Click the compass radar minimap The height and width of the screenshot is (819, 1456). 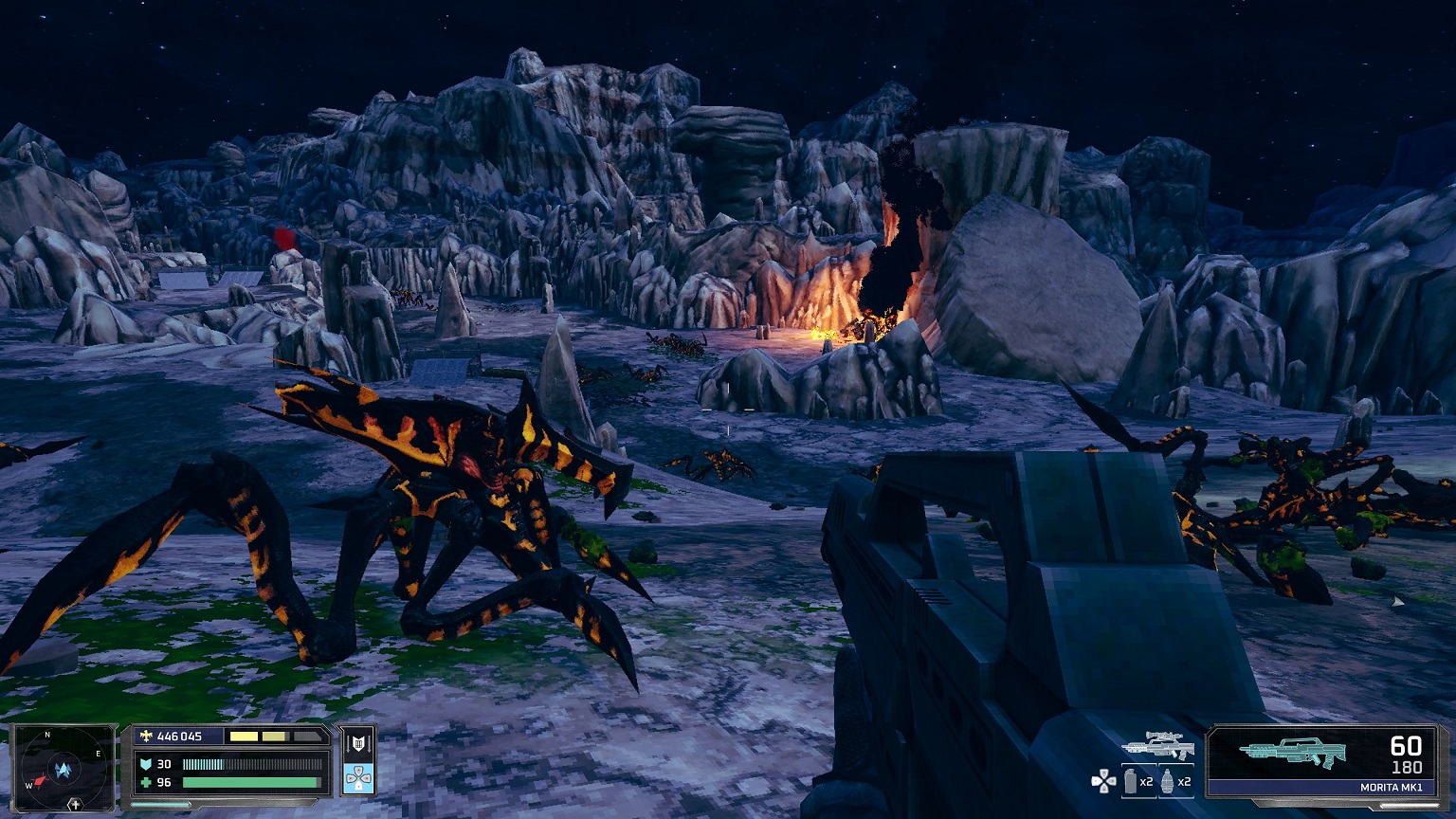tap(64, 768)
